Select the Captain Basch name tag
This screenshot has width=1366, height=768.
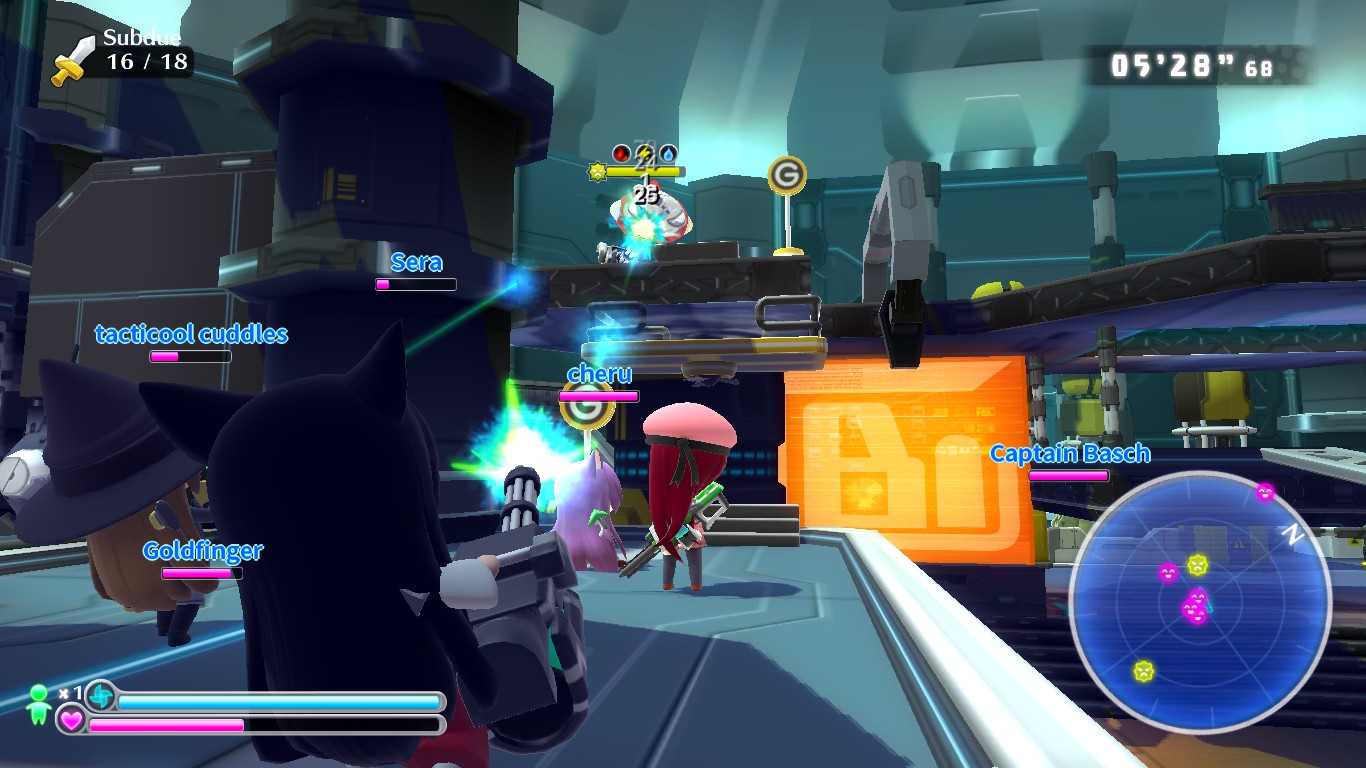click(1069, 454)
